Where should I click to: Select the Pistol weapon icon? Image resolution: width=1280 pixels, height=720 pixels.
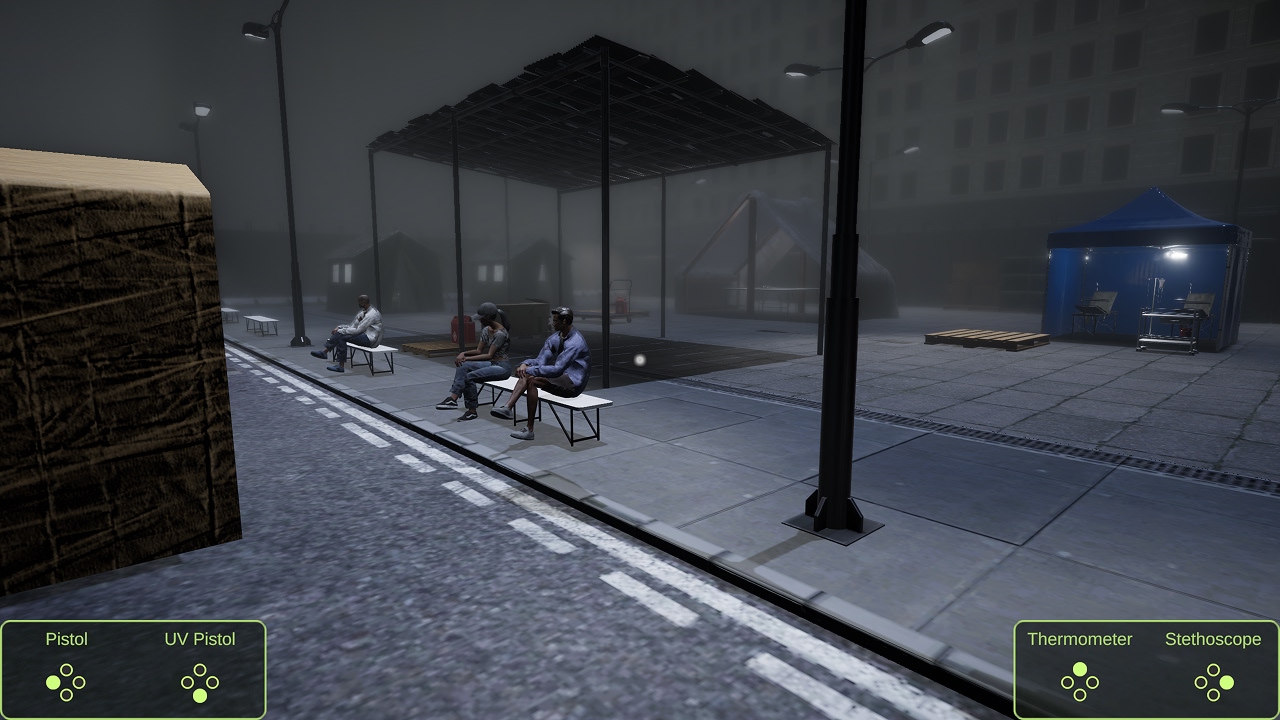pyautogui.click(x=67, y=682)
